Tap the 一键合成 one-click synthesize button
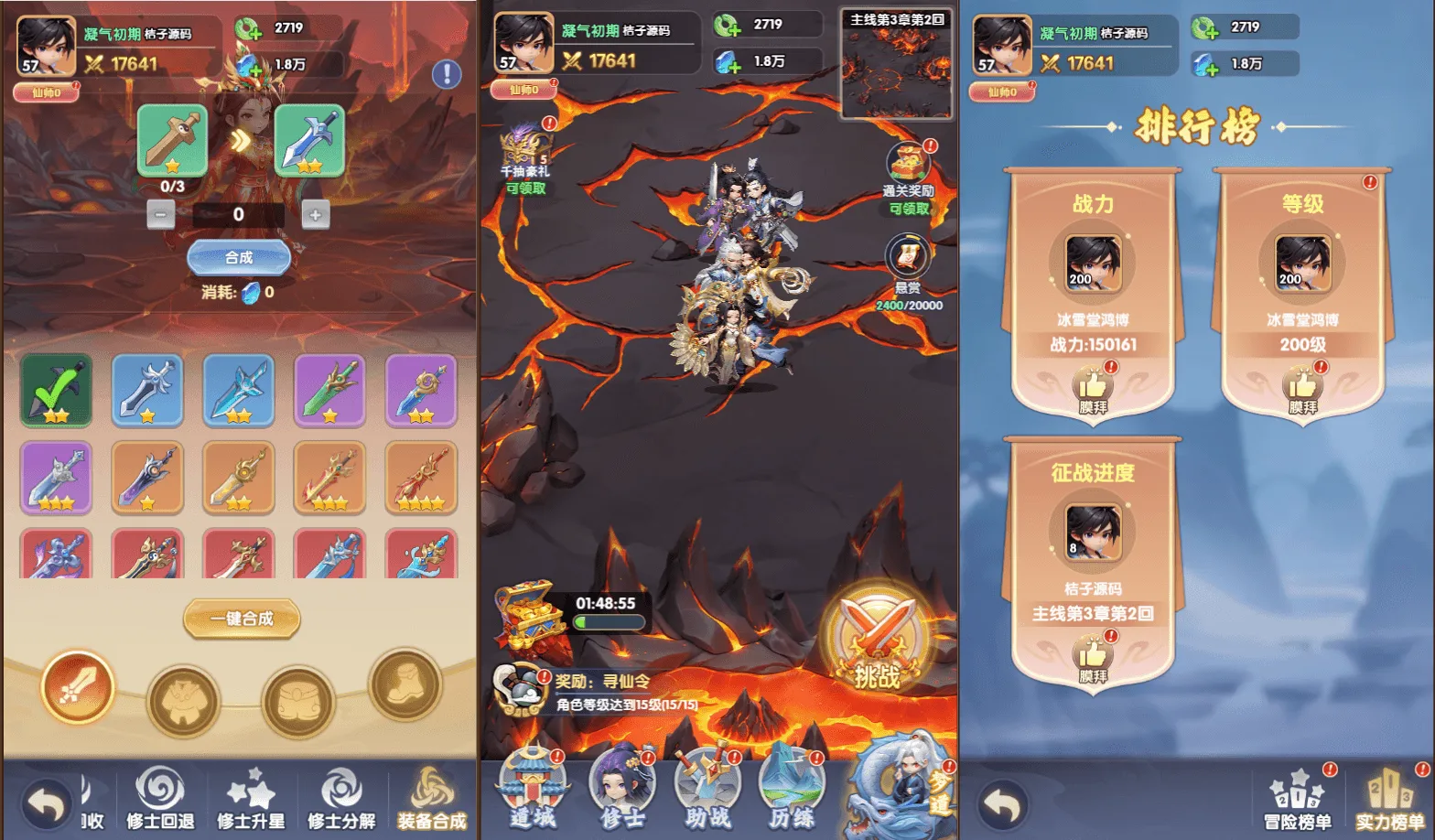 [242, 619]
